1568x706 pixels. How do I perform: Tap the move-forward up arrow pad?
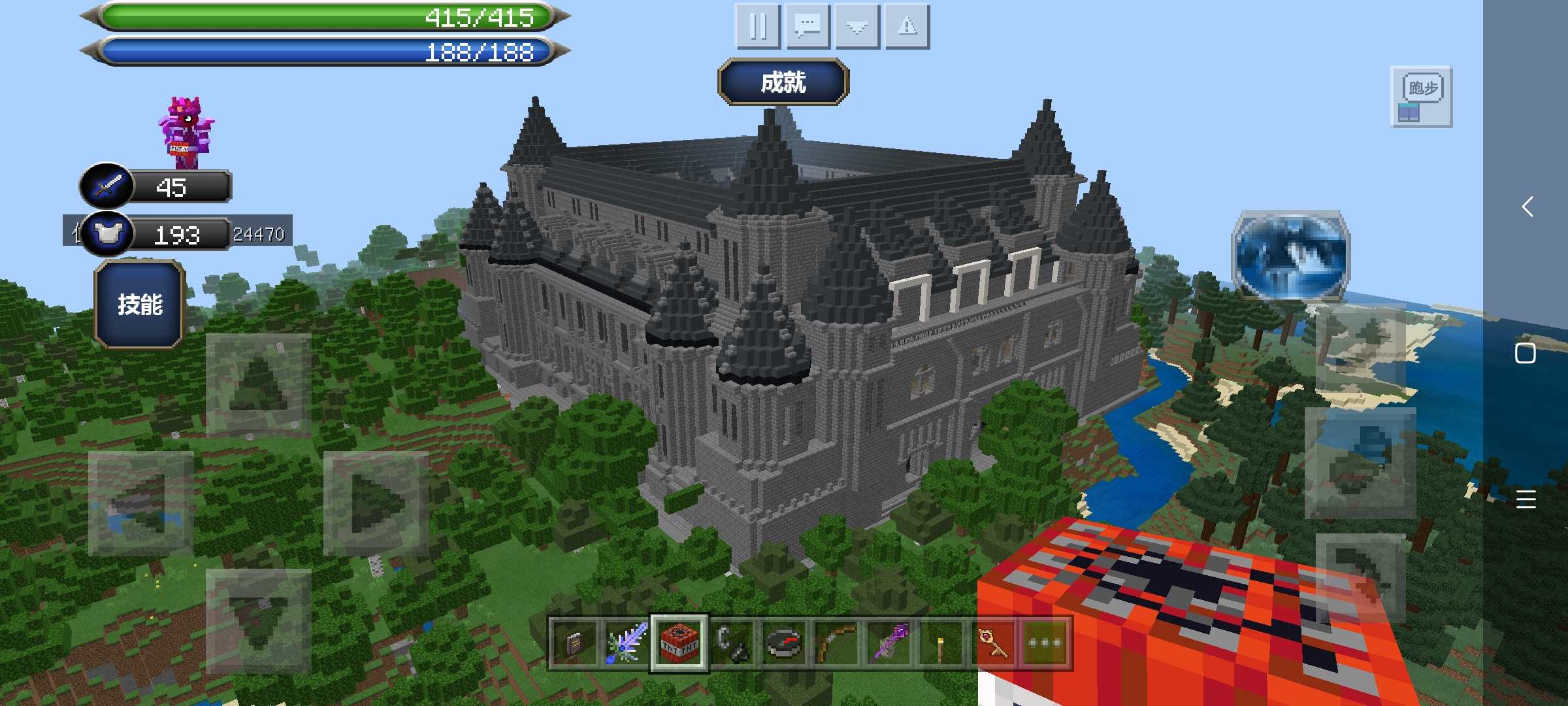pyautogui.click(x=259, y=384)
